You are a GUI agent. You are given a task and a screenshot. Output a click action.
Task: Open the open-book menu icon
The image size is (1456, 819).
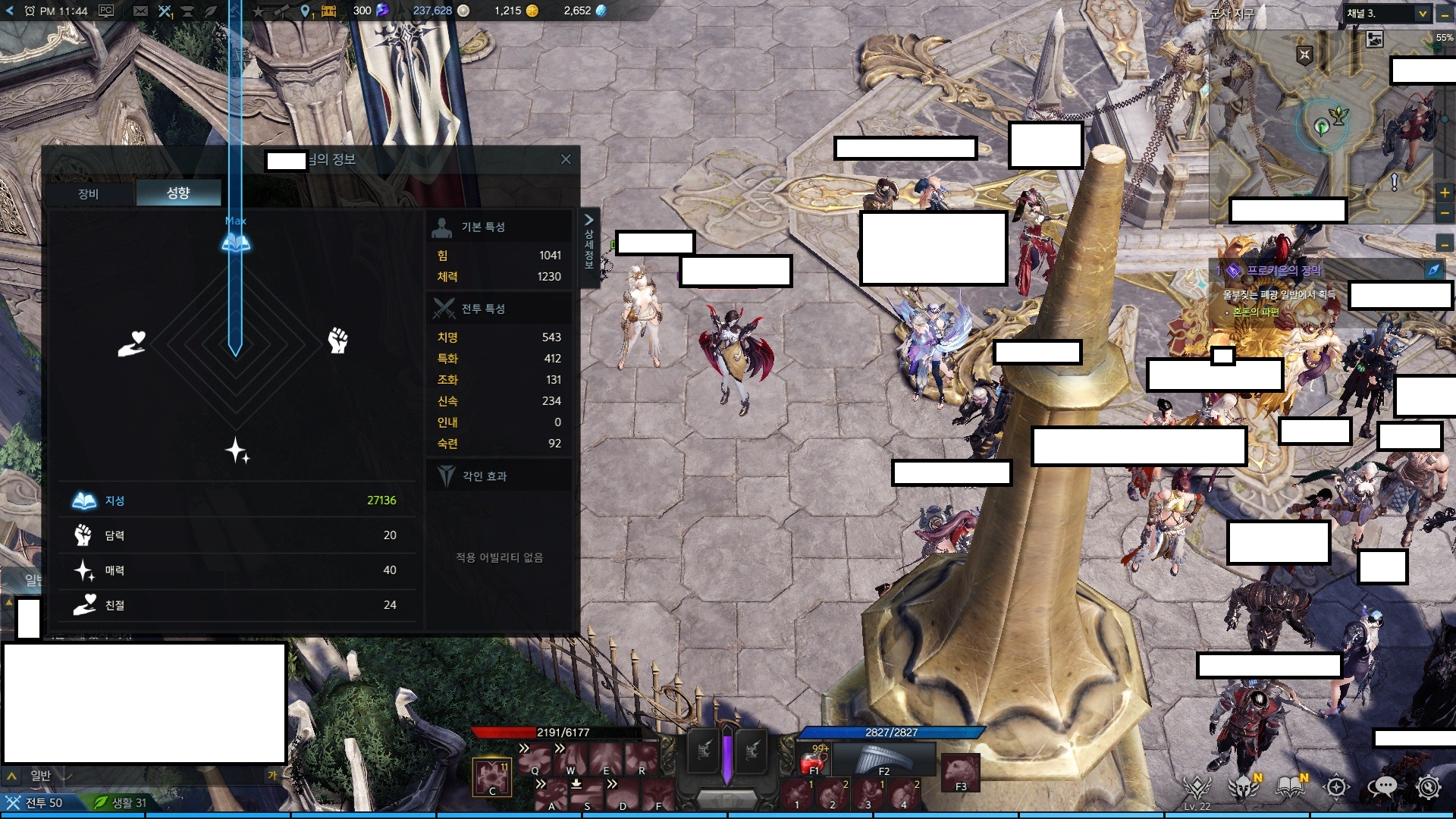[1290, 787]
